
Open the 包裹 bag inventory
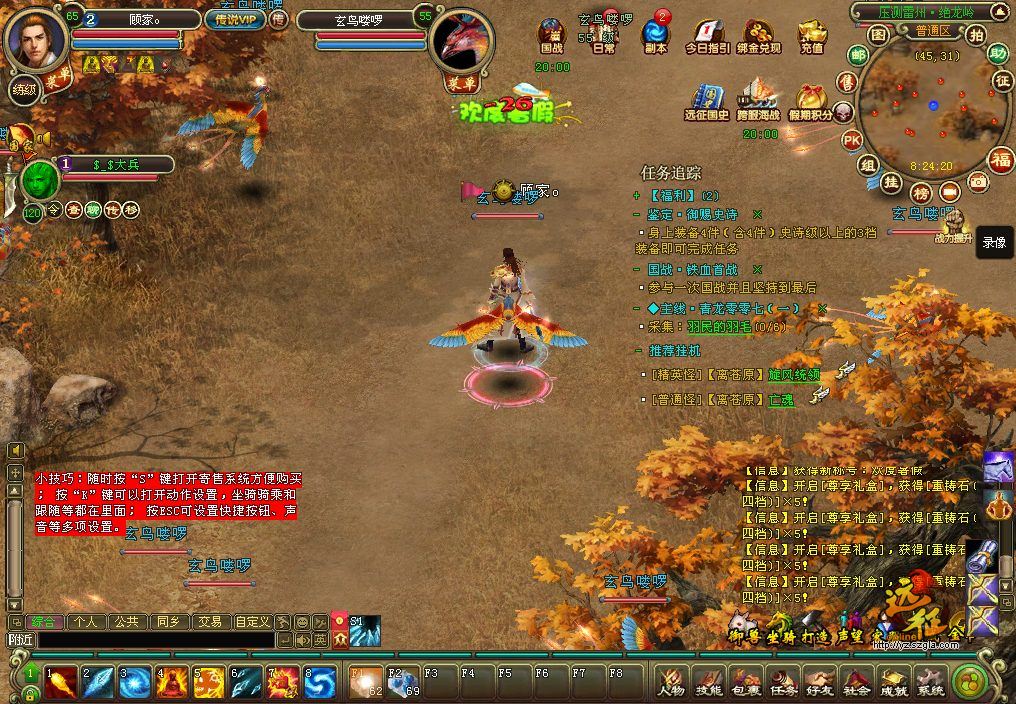click(x=745, y=682)
